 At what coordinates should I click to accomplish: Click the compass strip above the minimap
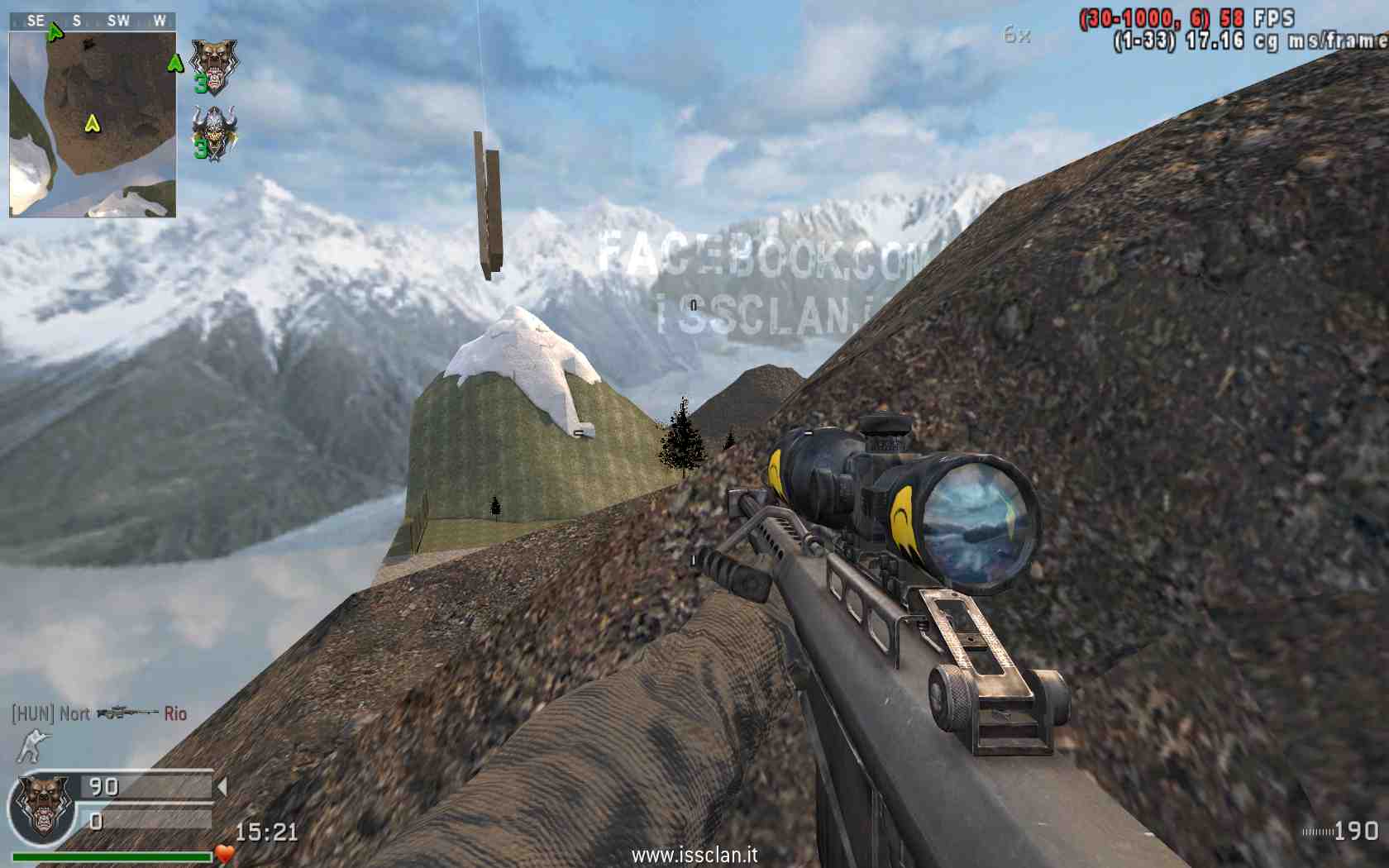(x=93, y=21)
